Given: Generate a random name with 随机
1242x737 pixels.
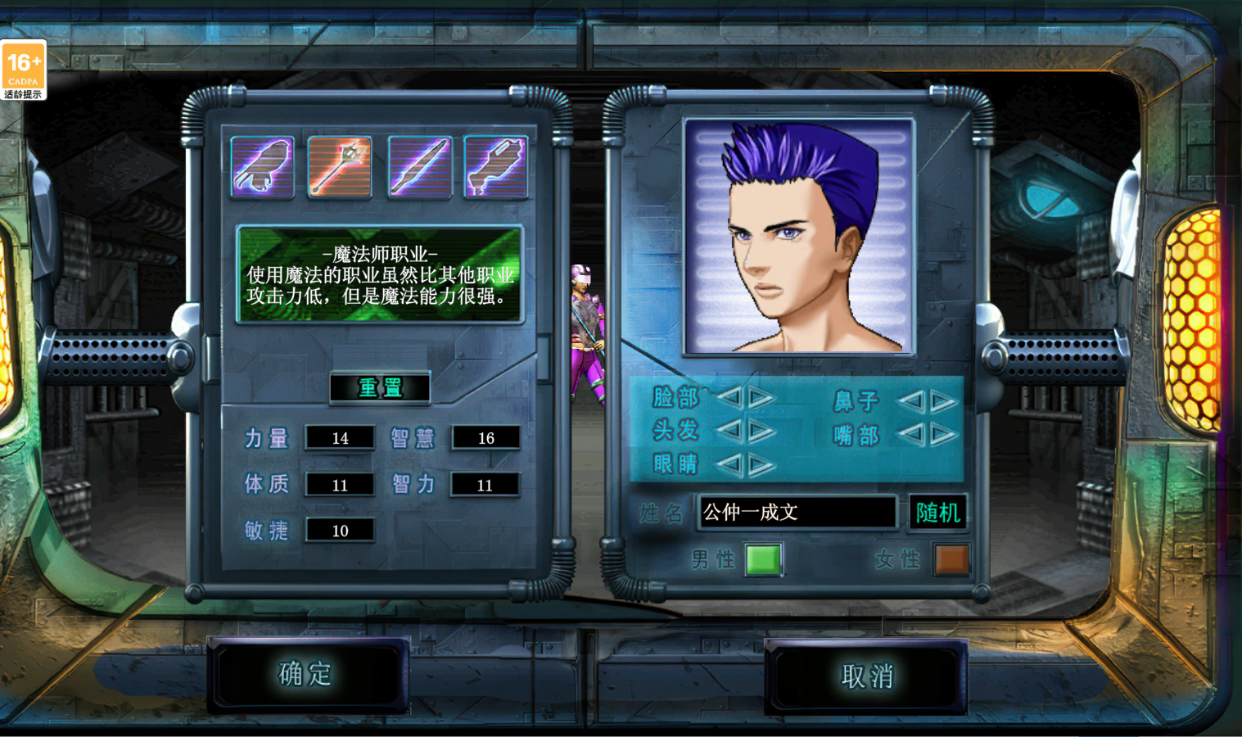Looking at the screenshot, I should click(x=938, y=513).
